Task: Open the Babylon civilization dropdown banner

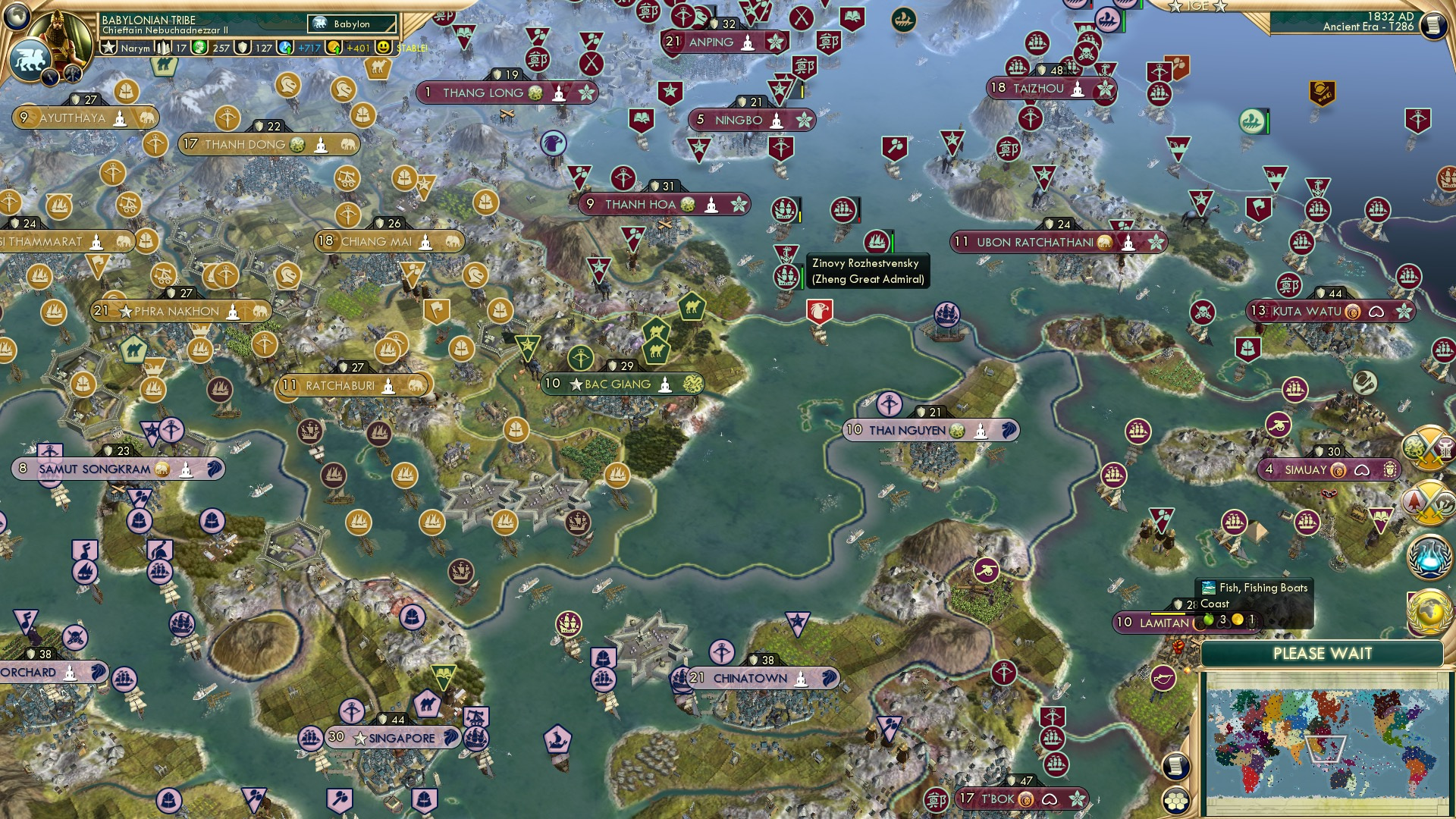Action: pos(350,24)
